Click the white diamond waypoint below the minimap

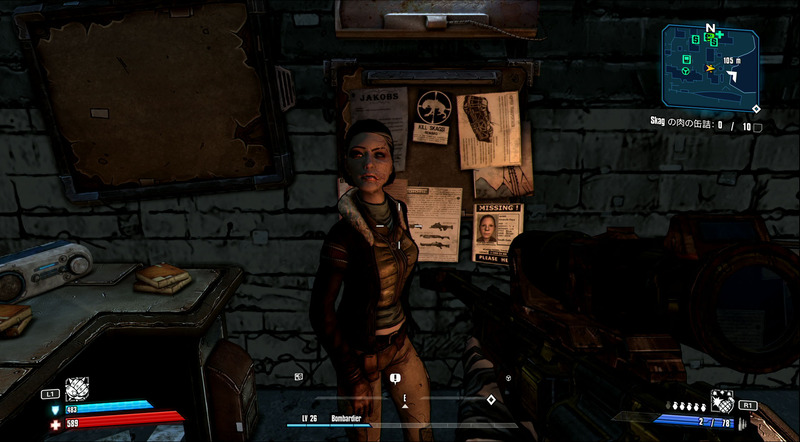tap(756, 108)
